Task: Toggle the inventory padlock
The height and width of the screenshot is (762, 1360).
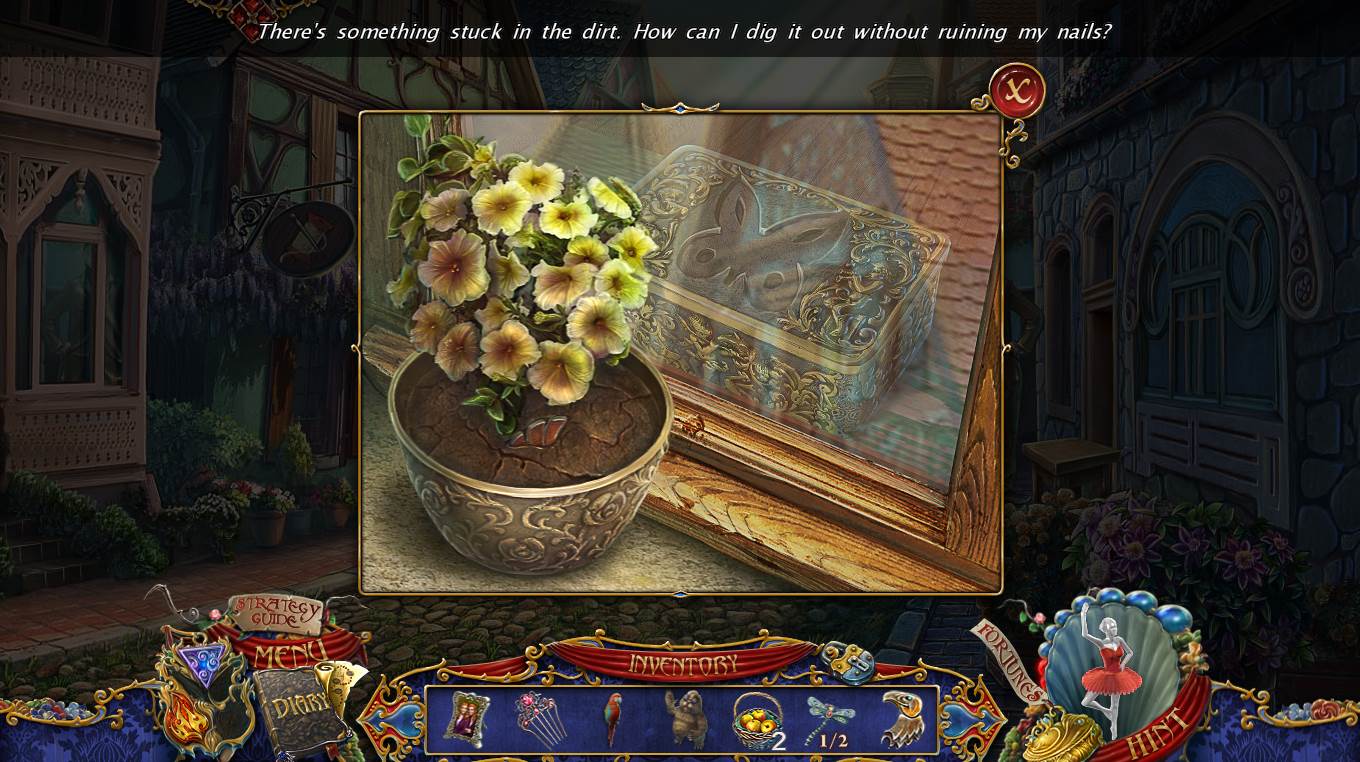Action: [x=848, y=663]
